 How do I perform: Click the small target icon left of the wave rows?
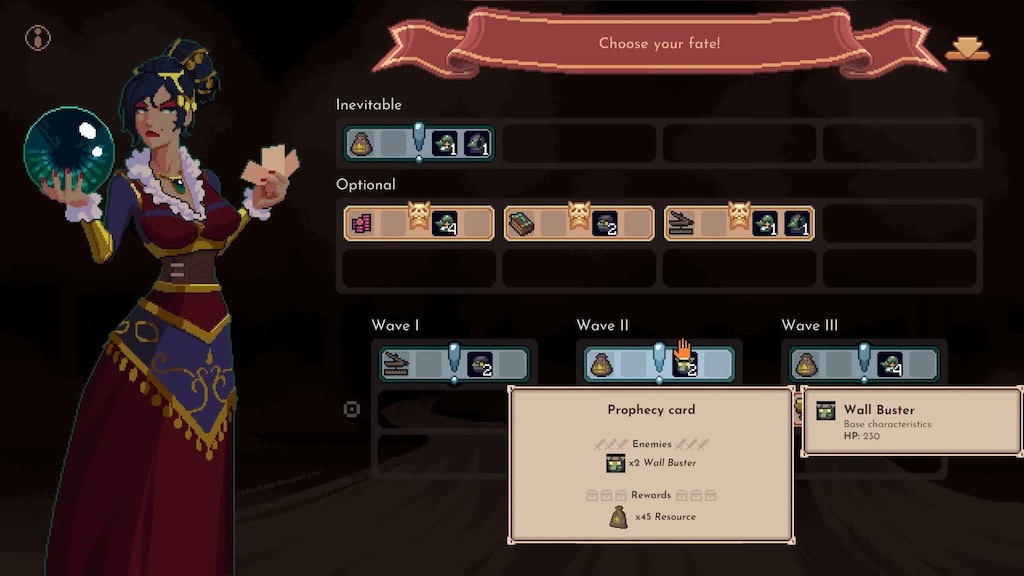click(x=352, y=408)
